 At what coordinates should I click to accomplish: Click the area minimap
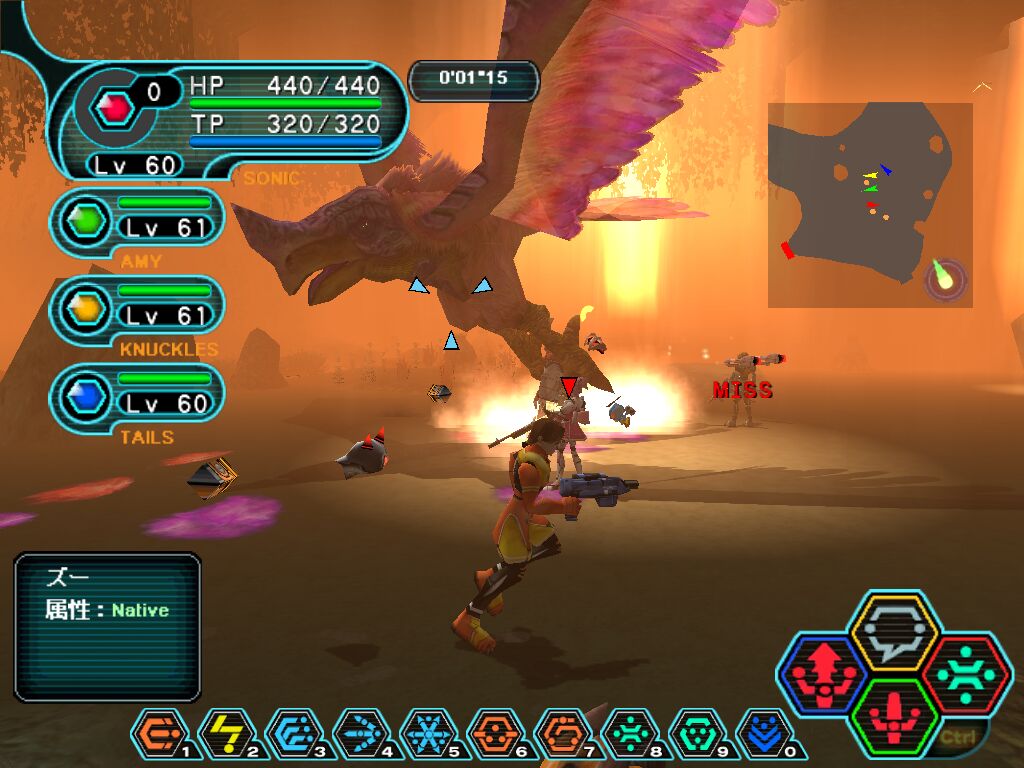tap(869, 204)
